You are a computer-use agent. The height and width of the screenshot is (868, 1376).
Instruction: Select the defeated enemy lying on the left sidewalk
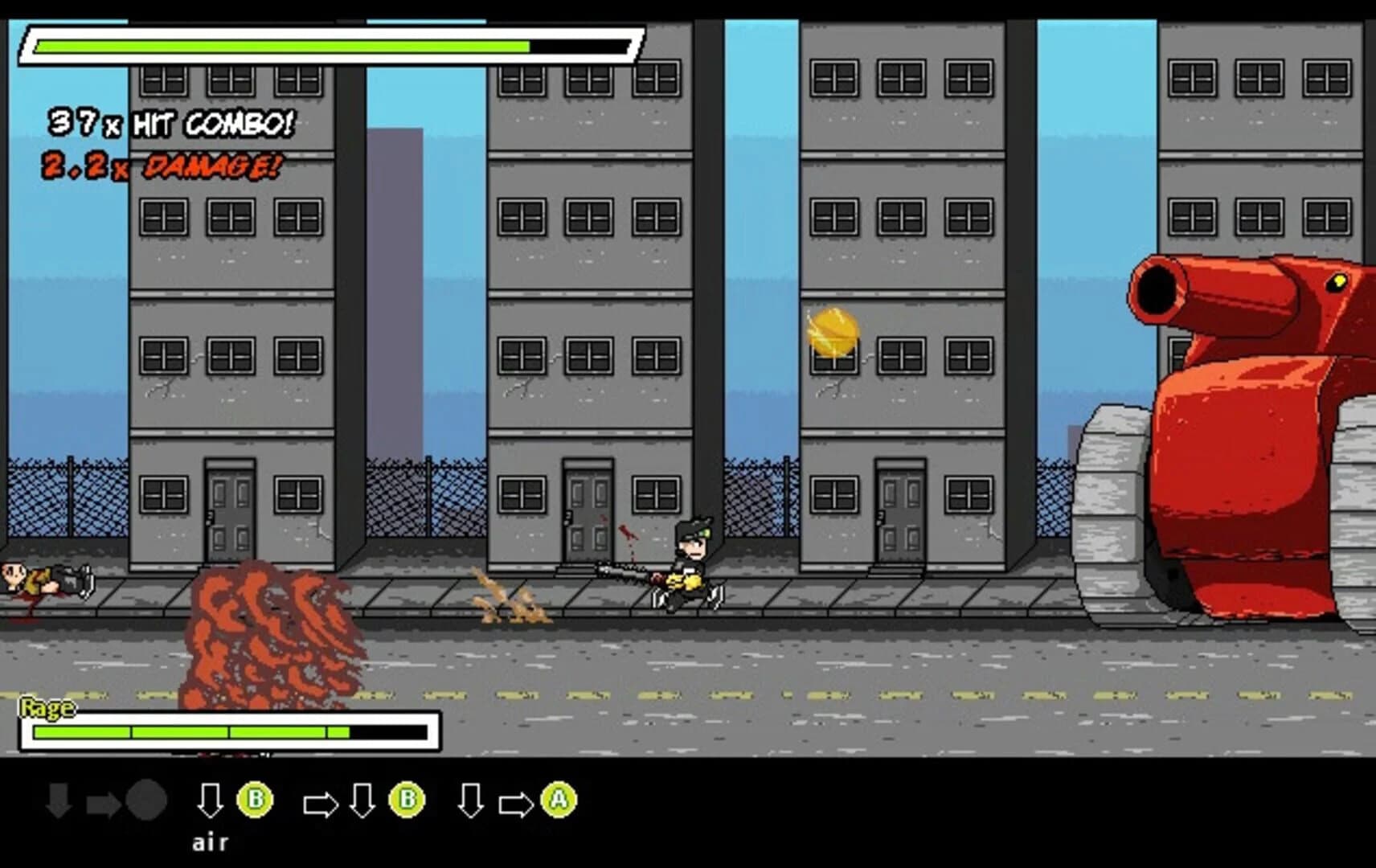(44, 577)
